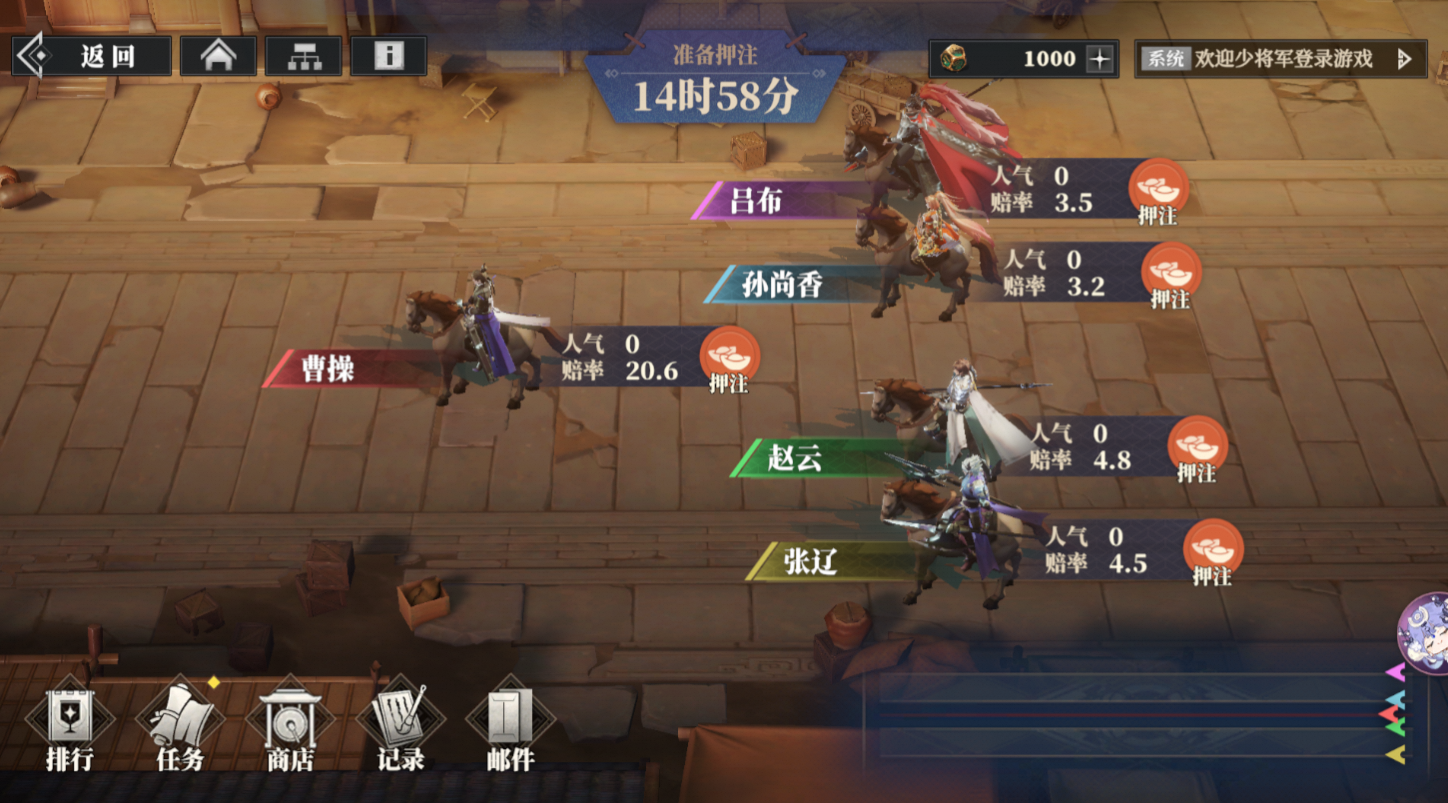Visit the 商店 shop
Viewport: 1448px width, 803px height.
point(291,727)
